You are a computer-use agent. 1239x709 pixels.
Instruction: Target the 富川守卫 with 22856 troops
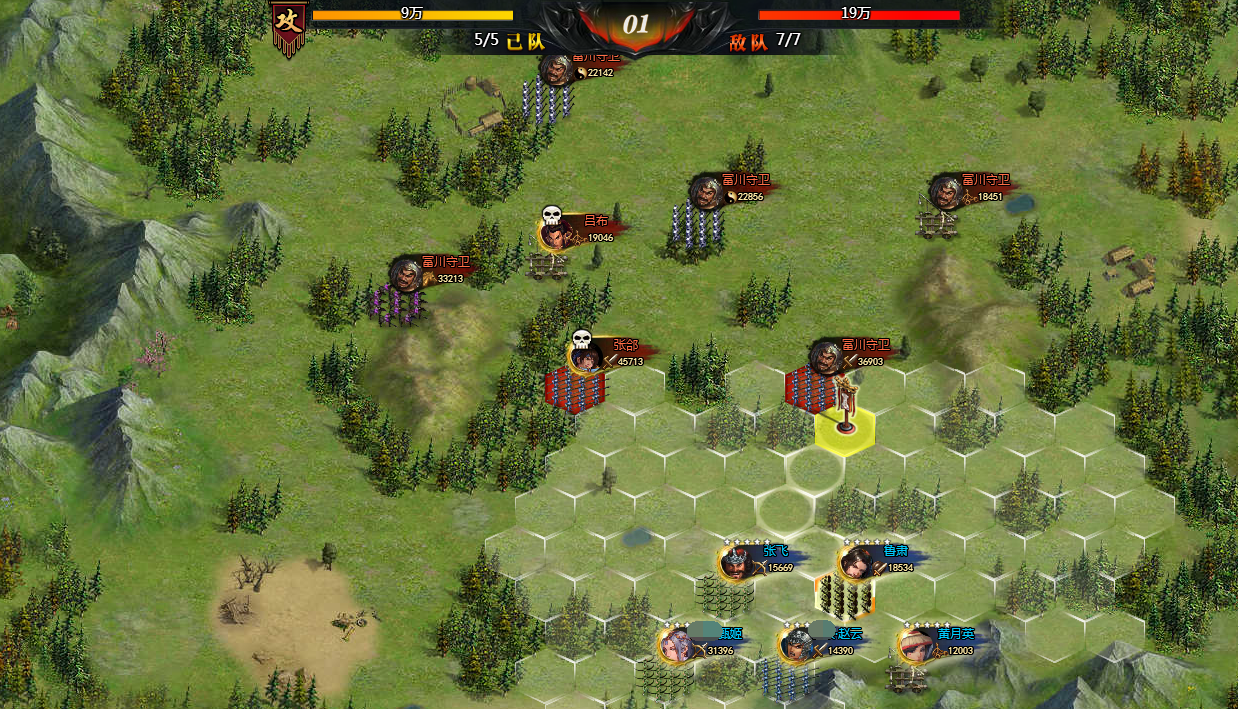696,225
